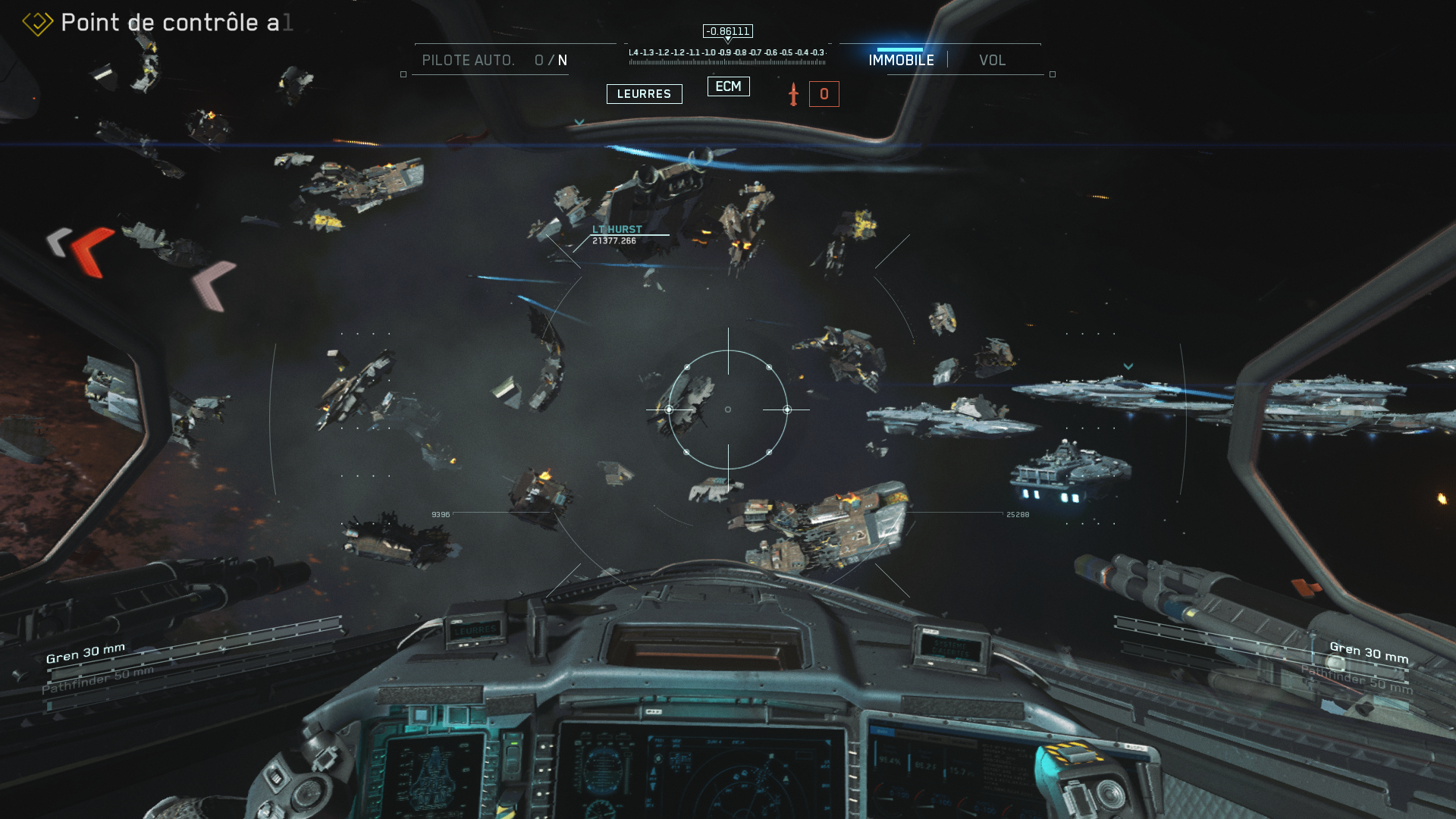
Task: Select the orange missile icon
Action: pos(793,94)
